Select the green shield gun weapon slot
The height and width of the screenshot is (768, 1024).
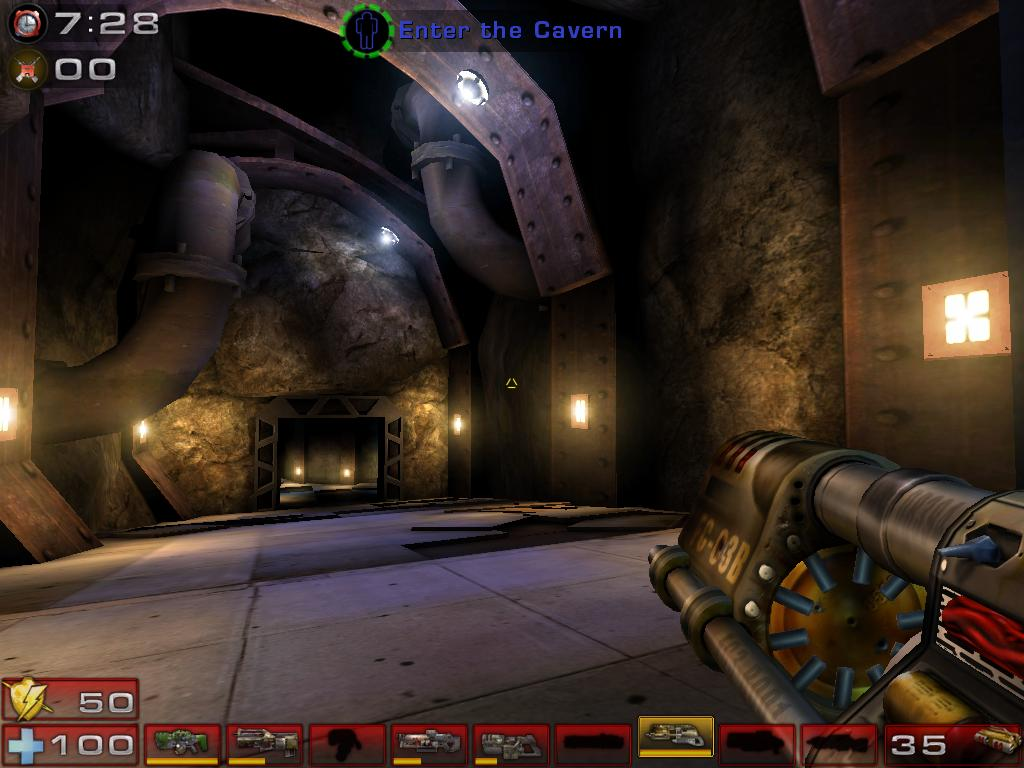tap(183, 743)
